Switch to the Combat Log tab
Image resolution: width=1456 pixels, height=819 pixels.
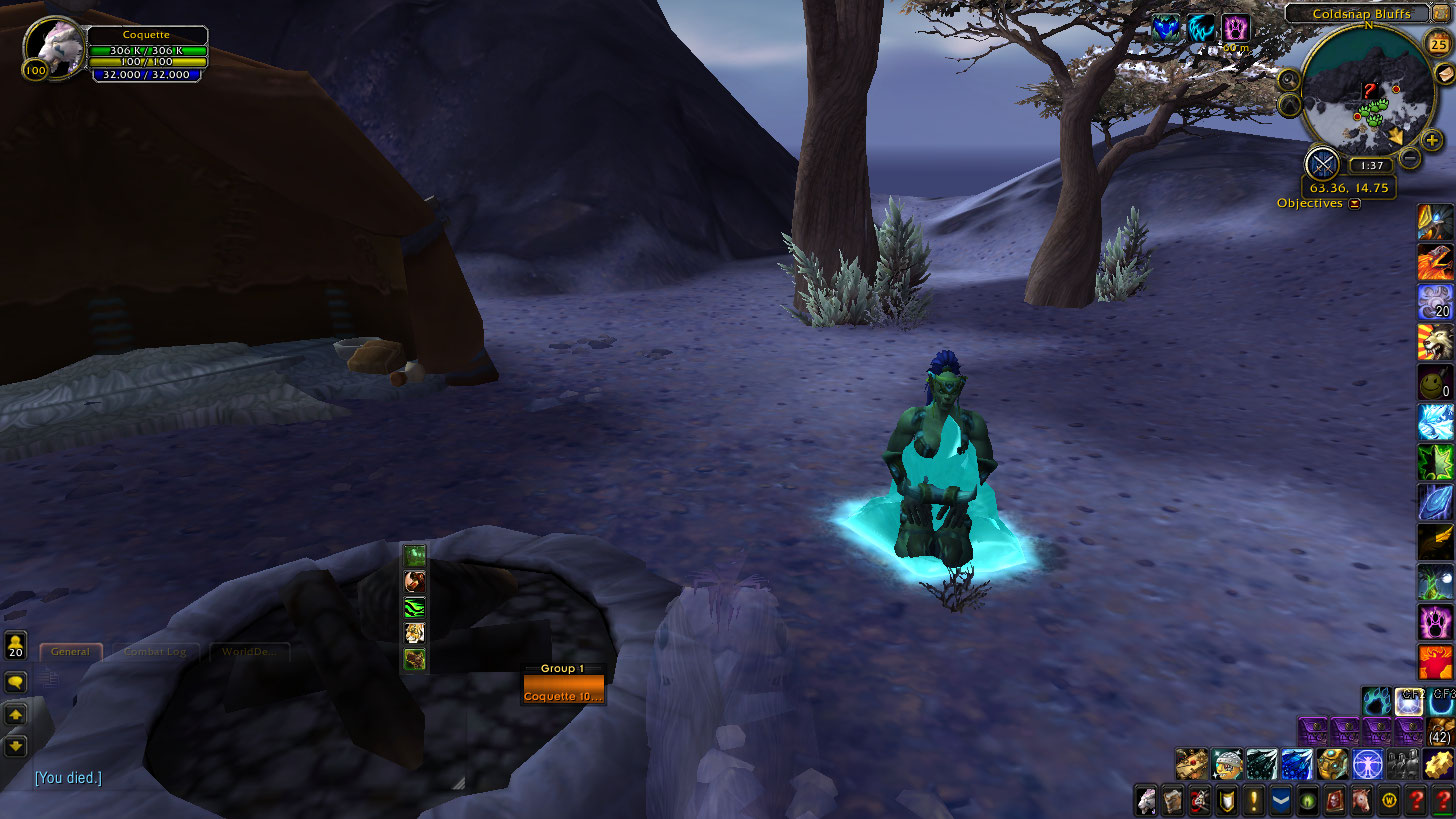[155, 652]
